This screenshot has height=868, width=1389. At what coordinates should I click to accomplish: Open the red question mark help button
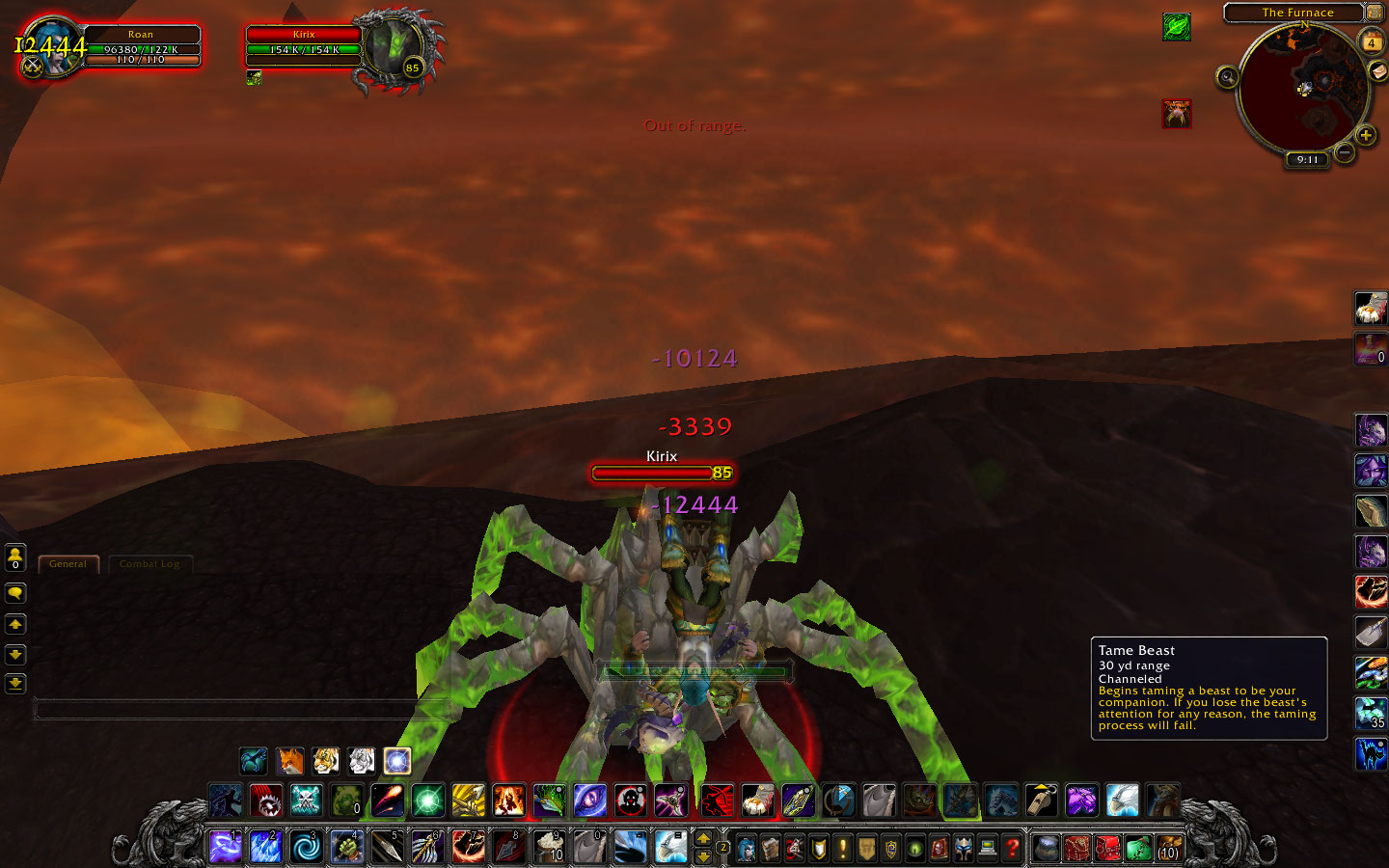tap(1011, 848)
